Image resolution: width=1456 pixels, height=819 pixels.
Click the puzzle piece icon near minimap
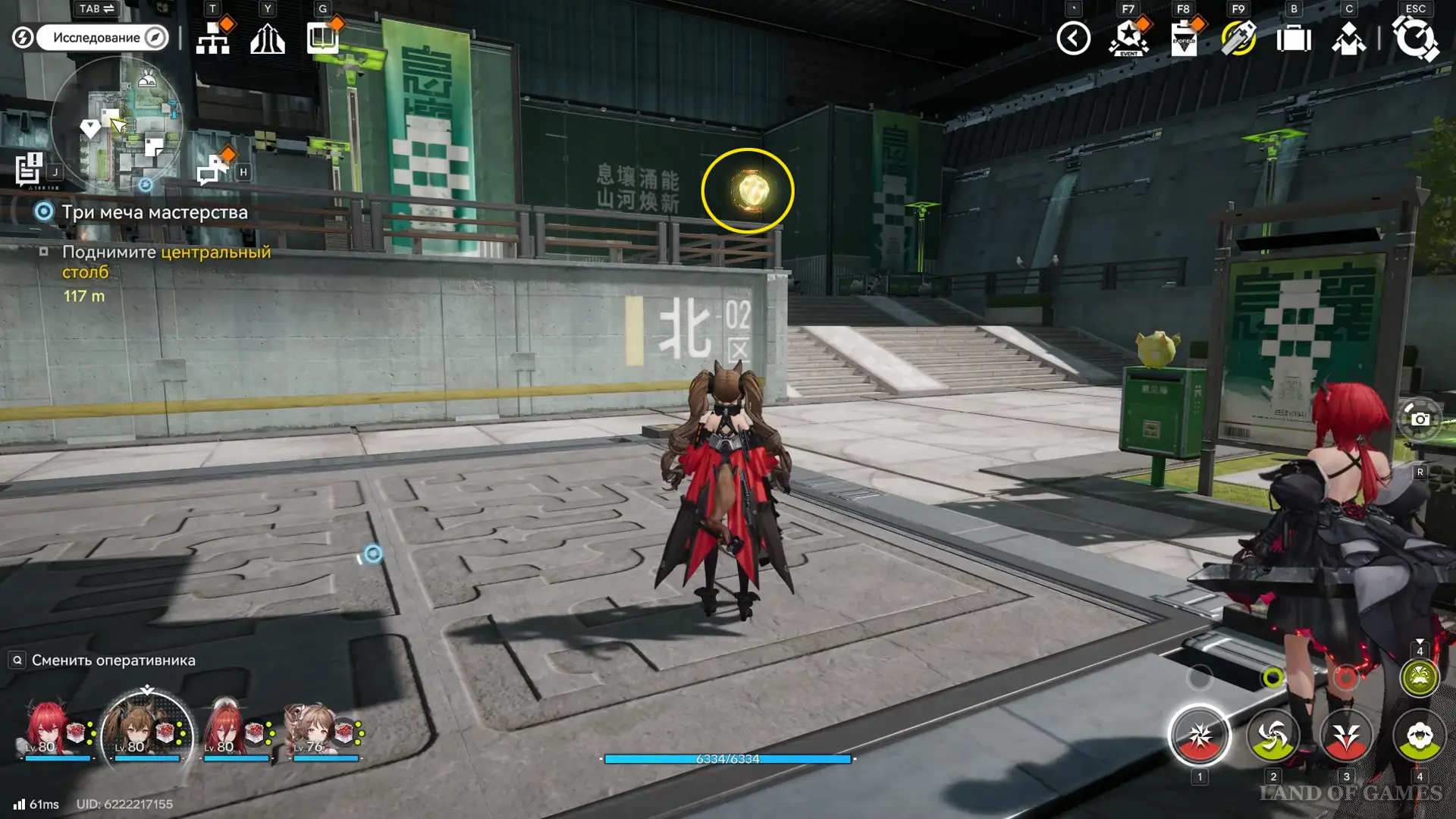point(212,169)
